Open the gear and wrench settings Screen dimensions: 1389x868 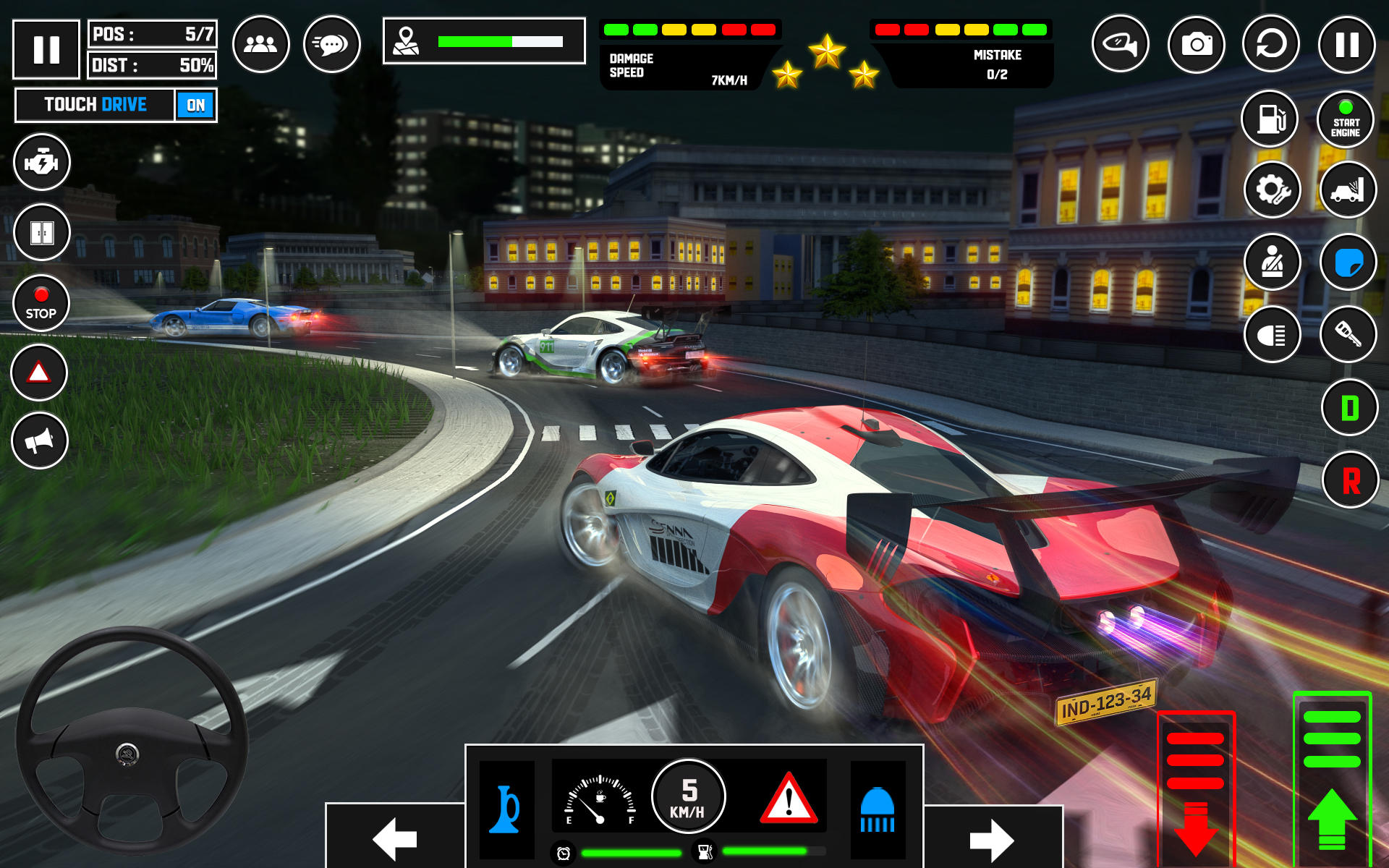pyautogui.click(x=1273, y=190)
